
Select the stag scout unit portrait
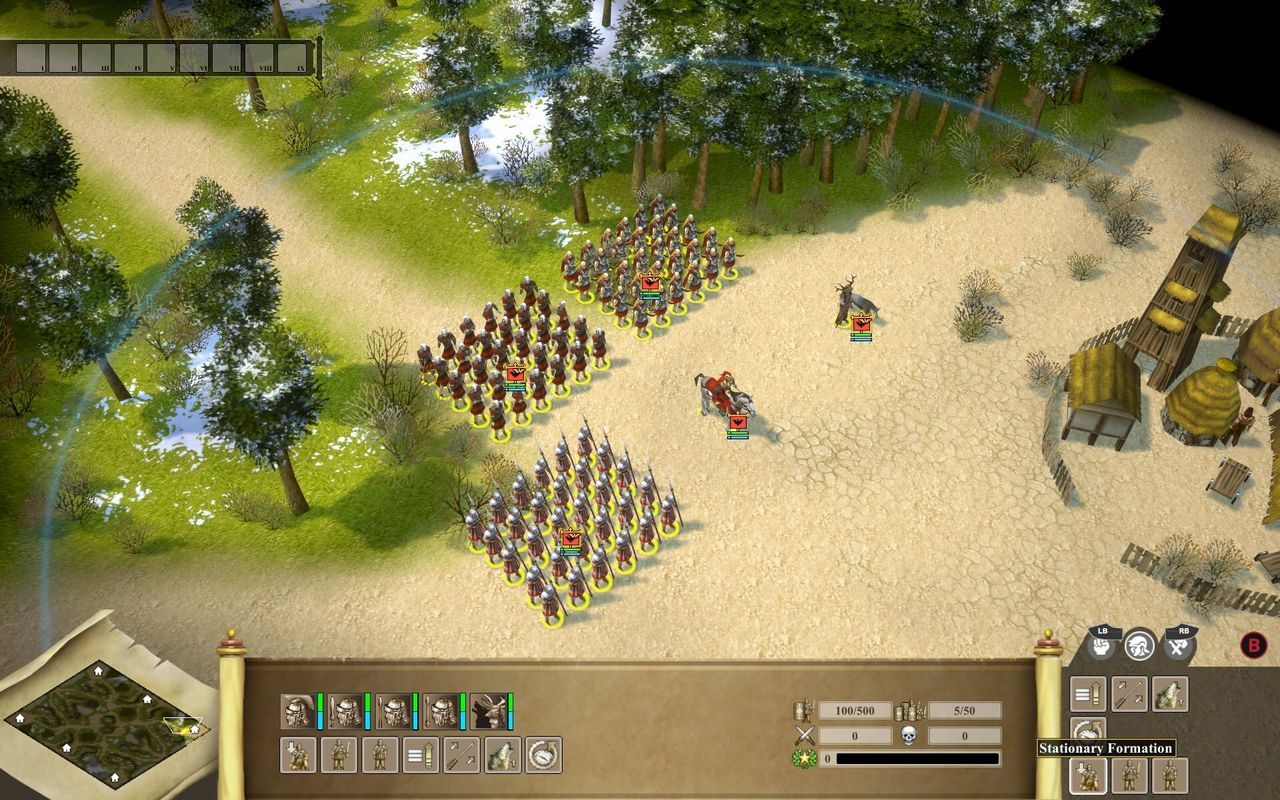tap(487, 710)
